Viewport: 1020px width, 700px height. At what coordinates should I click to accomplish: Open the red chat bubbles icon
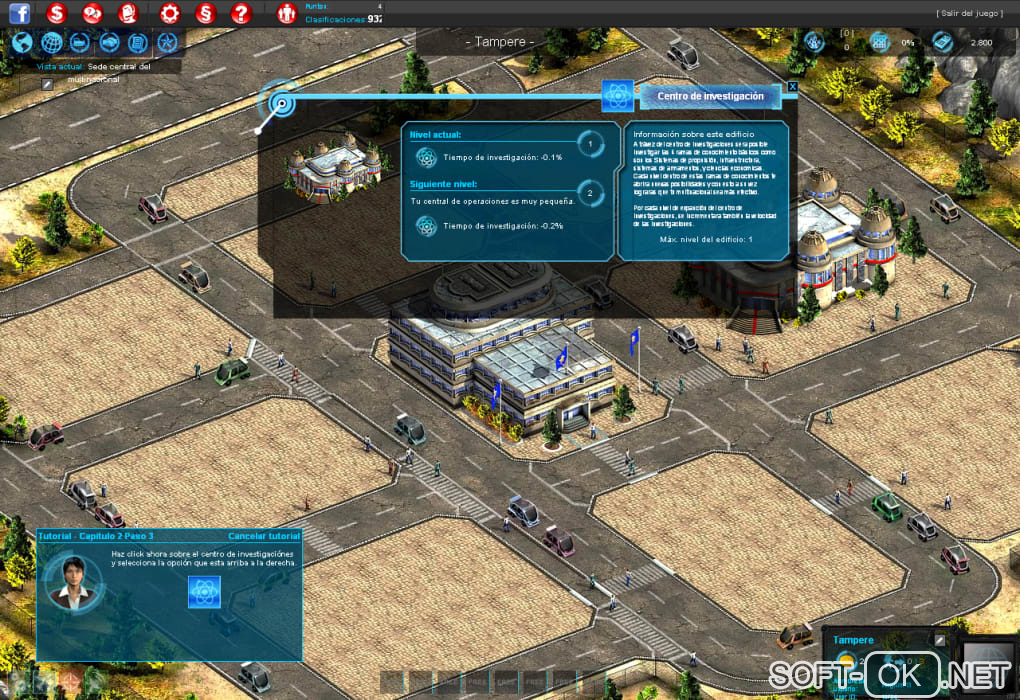(92, 14)
